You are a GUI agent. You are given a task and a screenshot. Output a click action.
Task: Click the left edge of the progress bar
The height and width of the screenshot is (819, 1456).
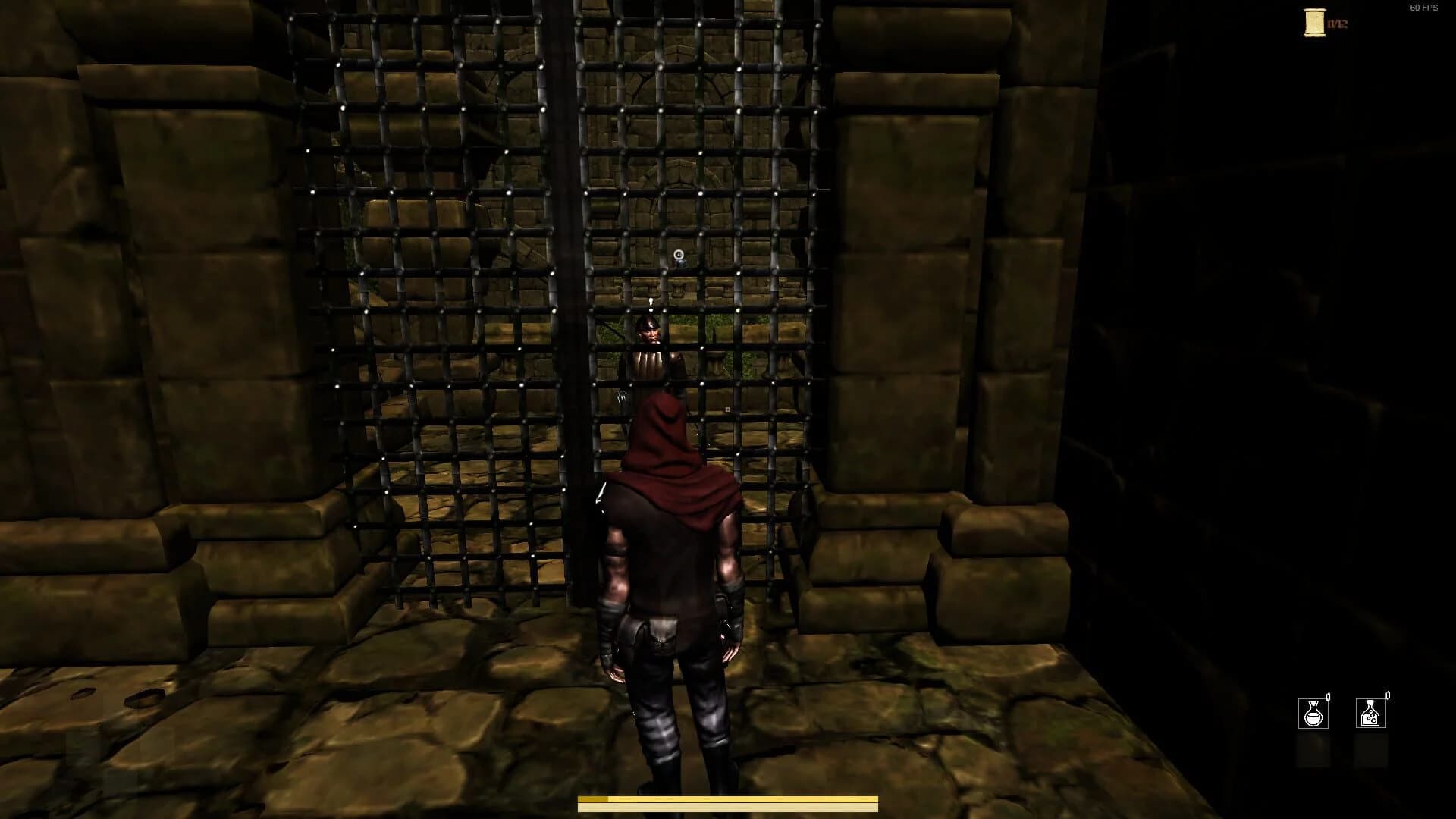(584, 802)
